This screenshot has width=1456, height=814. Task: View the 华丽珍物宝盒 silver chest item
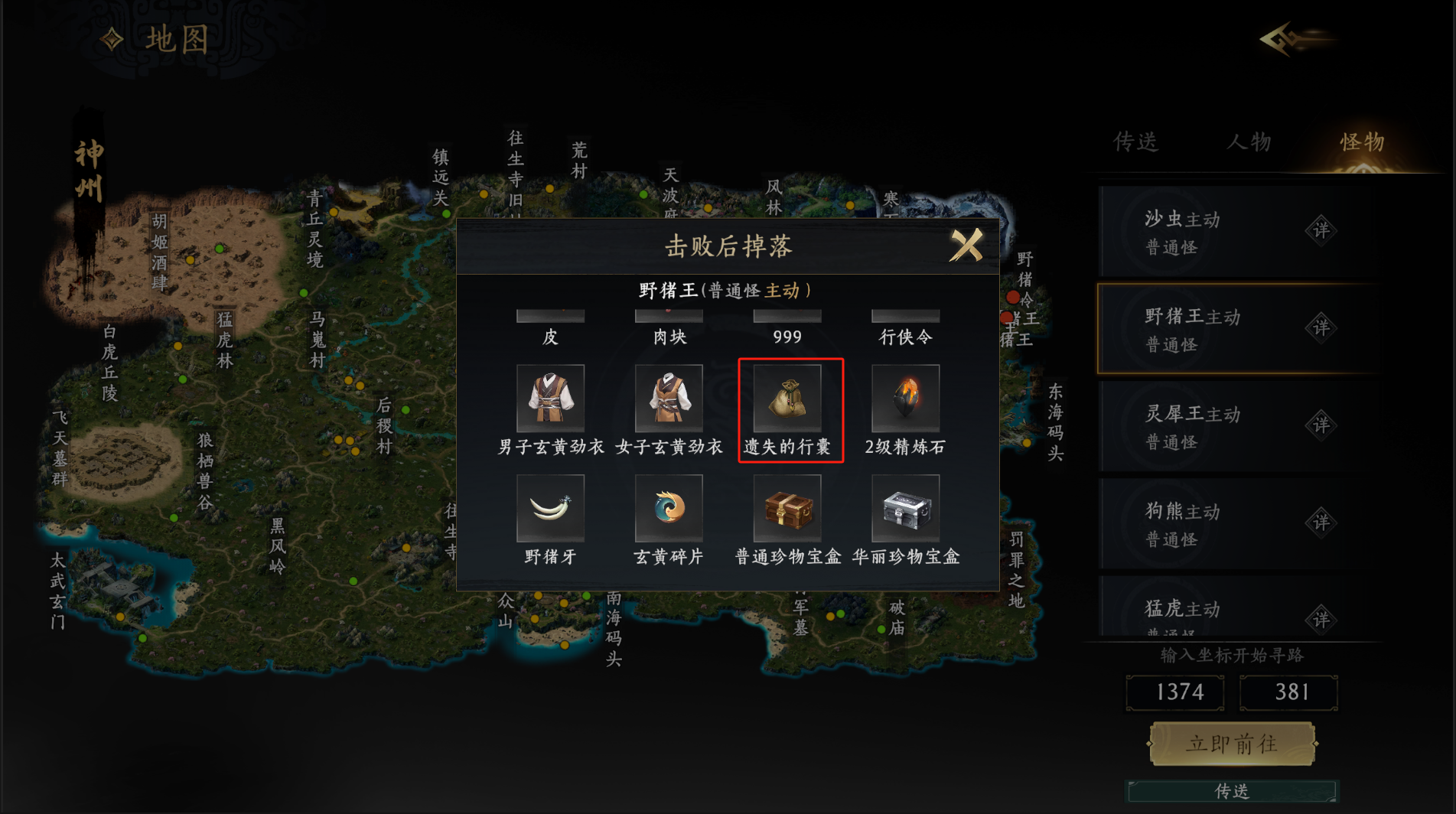(905, 509)
